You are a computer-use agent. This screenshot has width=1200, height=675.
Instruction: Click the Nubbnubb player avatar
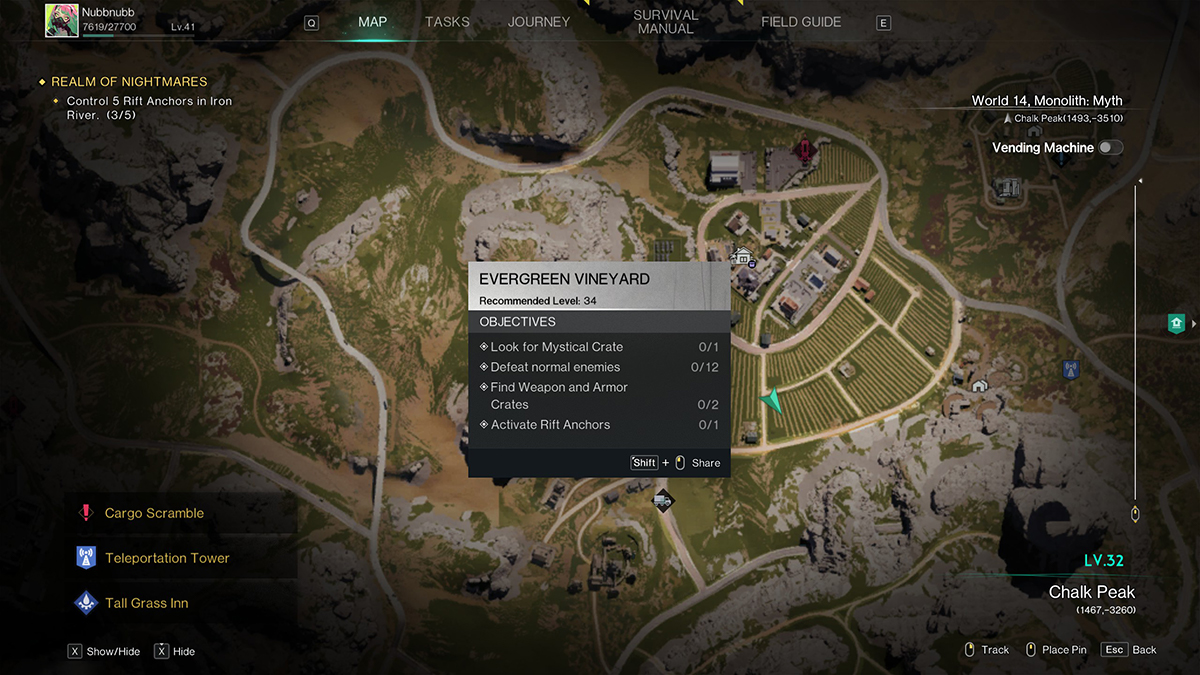62,20
